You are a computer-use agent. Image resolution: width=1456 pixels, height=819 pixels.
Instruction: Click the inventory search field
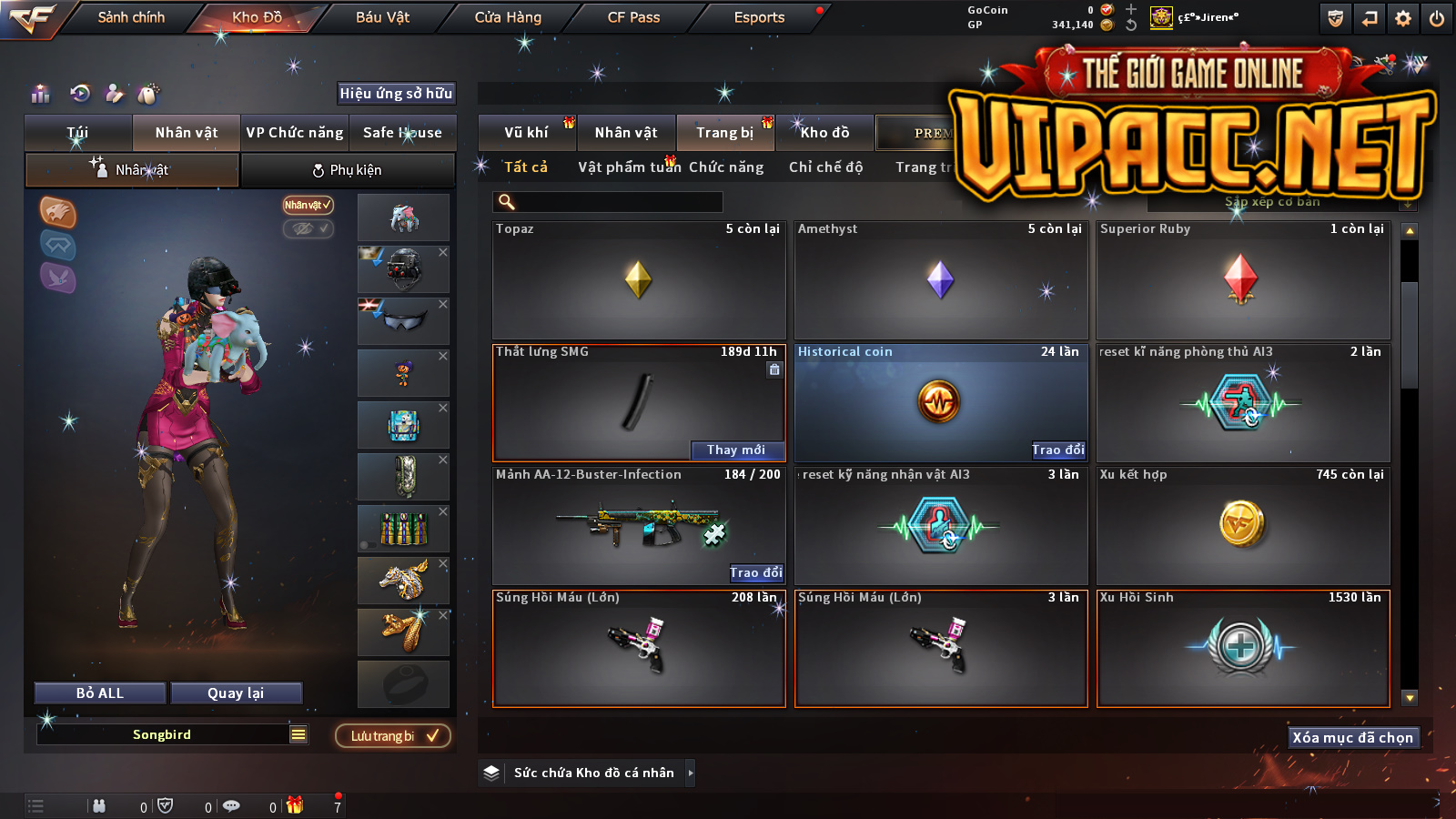(x=608, y=202)
